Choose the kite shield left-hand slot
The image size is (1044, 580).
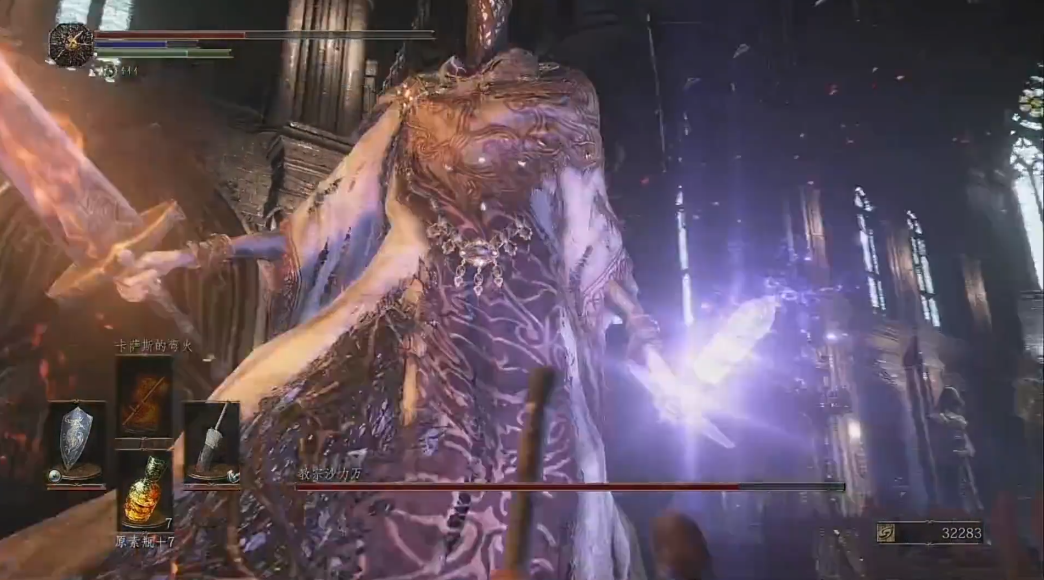[x=75, y=442]
